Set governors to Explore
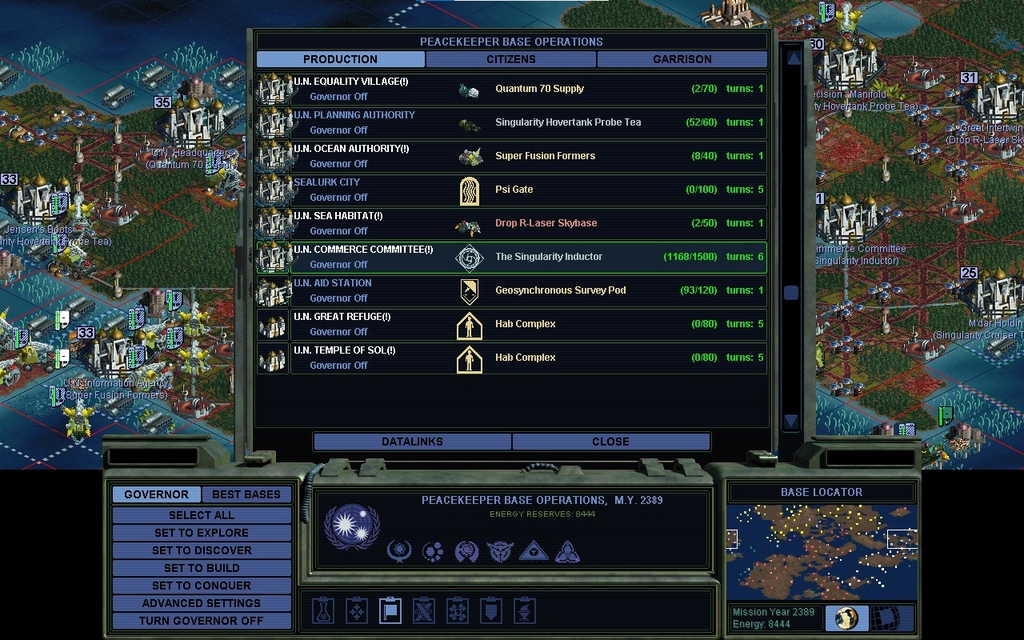Image resolution: width=1024 pixels, height=640 pixels. click(x=201, y=533)
